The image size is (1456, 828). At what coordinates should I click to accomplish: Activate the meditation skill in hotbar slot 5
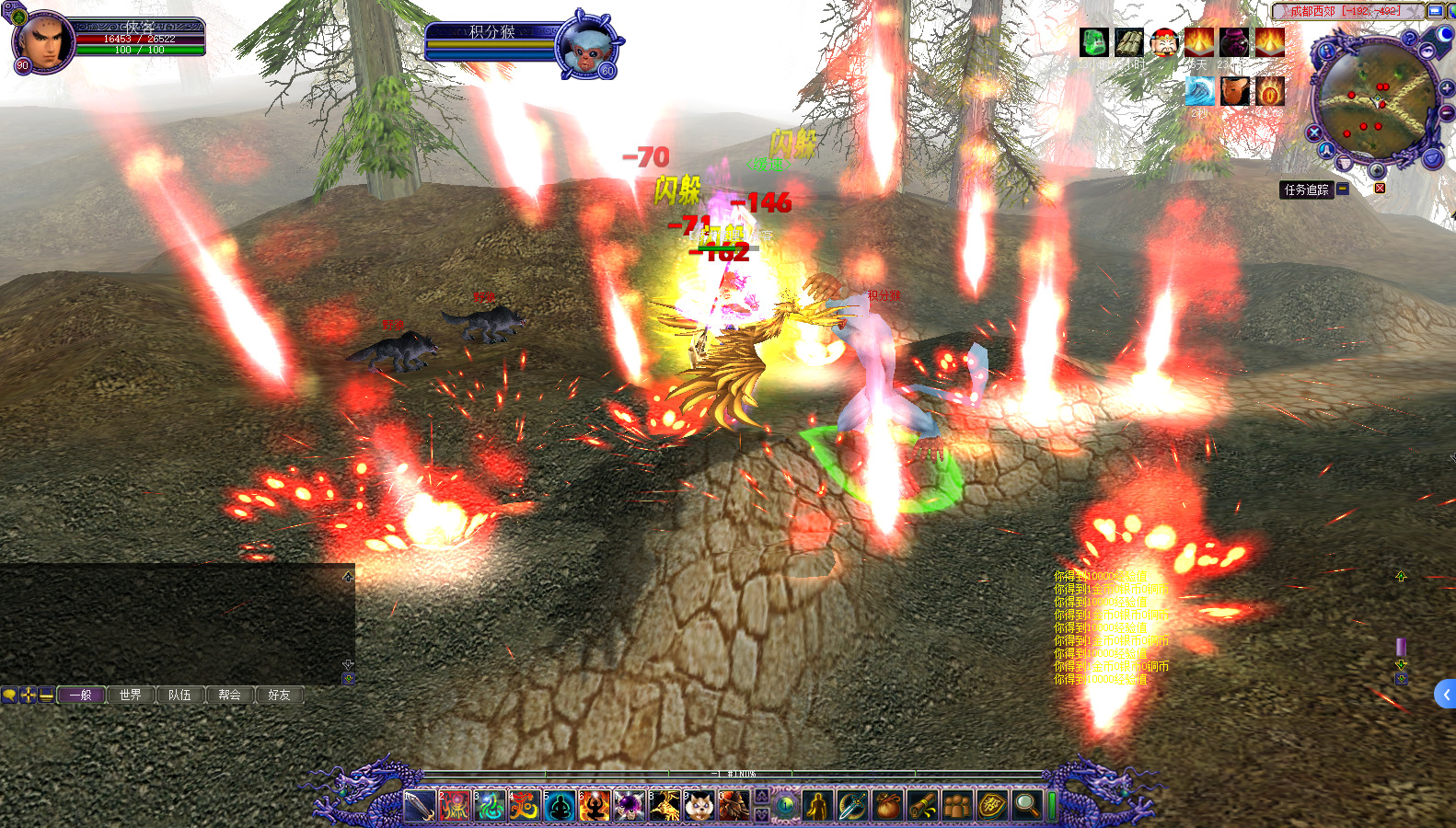click(560, 806)
